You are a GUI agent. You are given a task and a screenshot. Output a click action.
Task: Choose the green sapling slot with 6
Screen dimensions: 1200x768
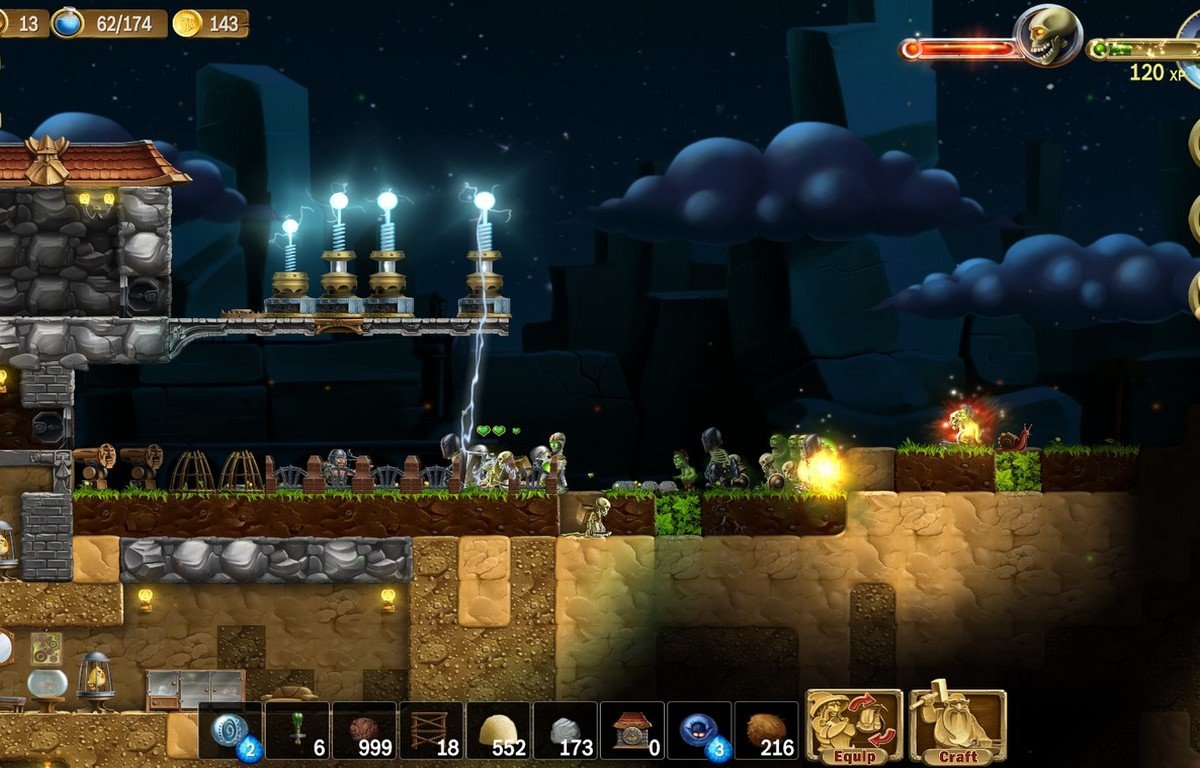[x=297, y=731]
